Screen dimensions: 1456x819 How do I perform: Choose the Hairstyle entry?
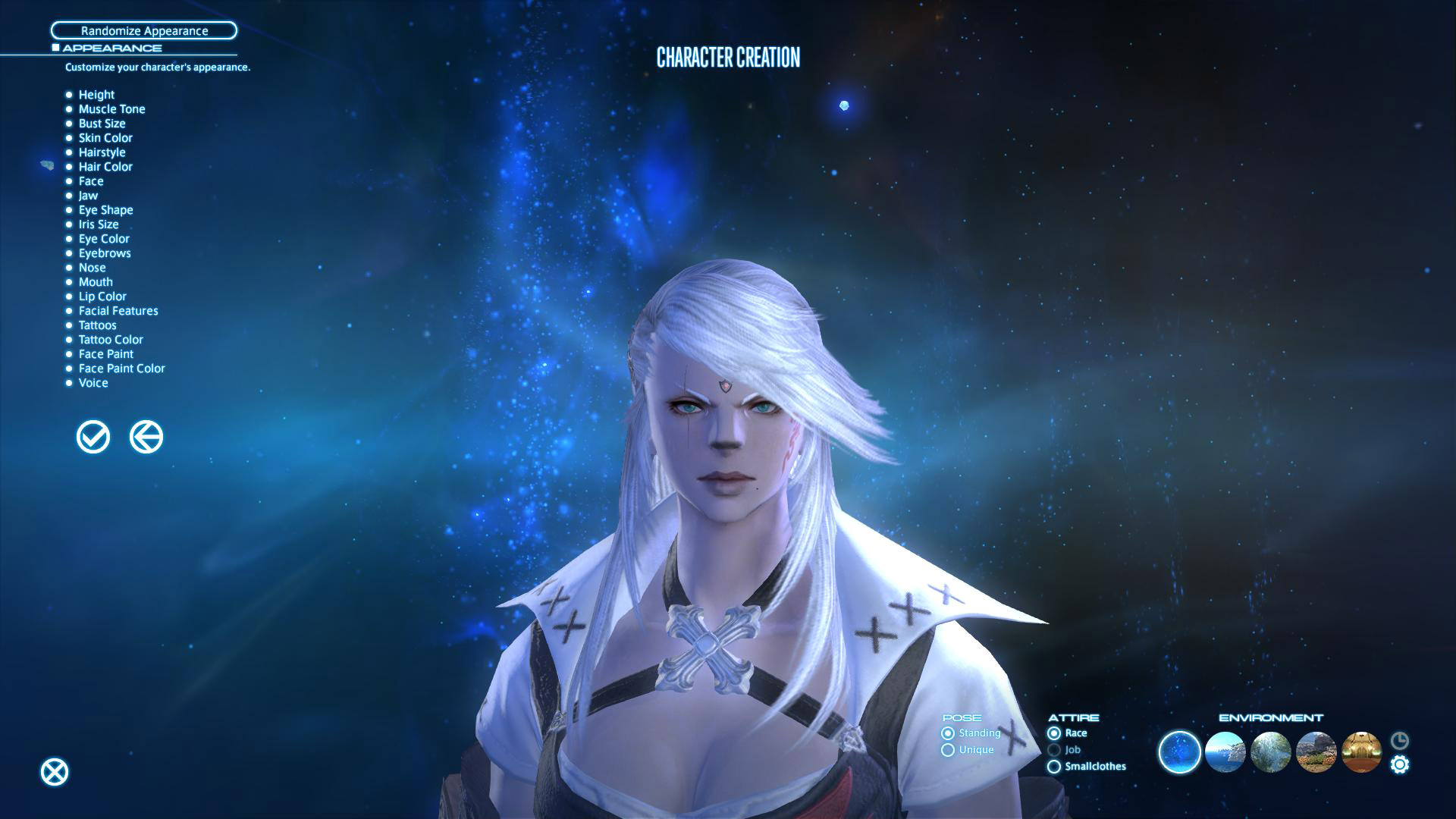(x=102, y=152)
